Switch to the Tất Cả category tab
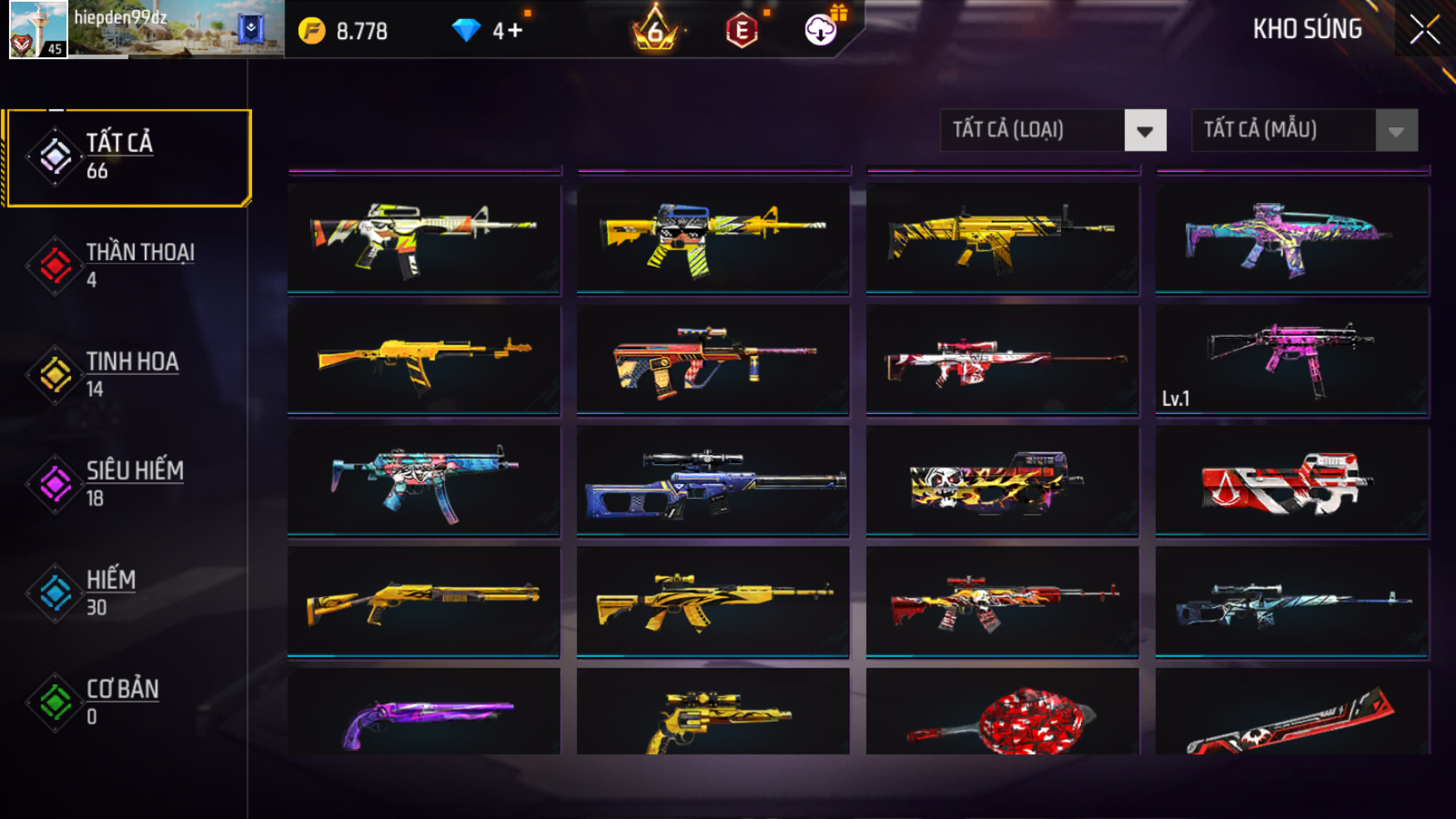The image size is (1456, 819). click(x=128, y=157)
